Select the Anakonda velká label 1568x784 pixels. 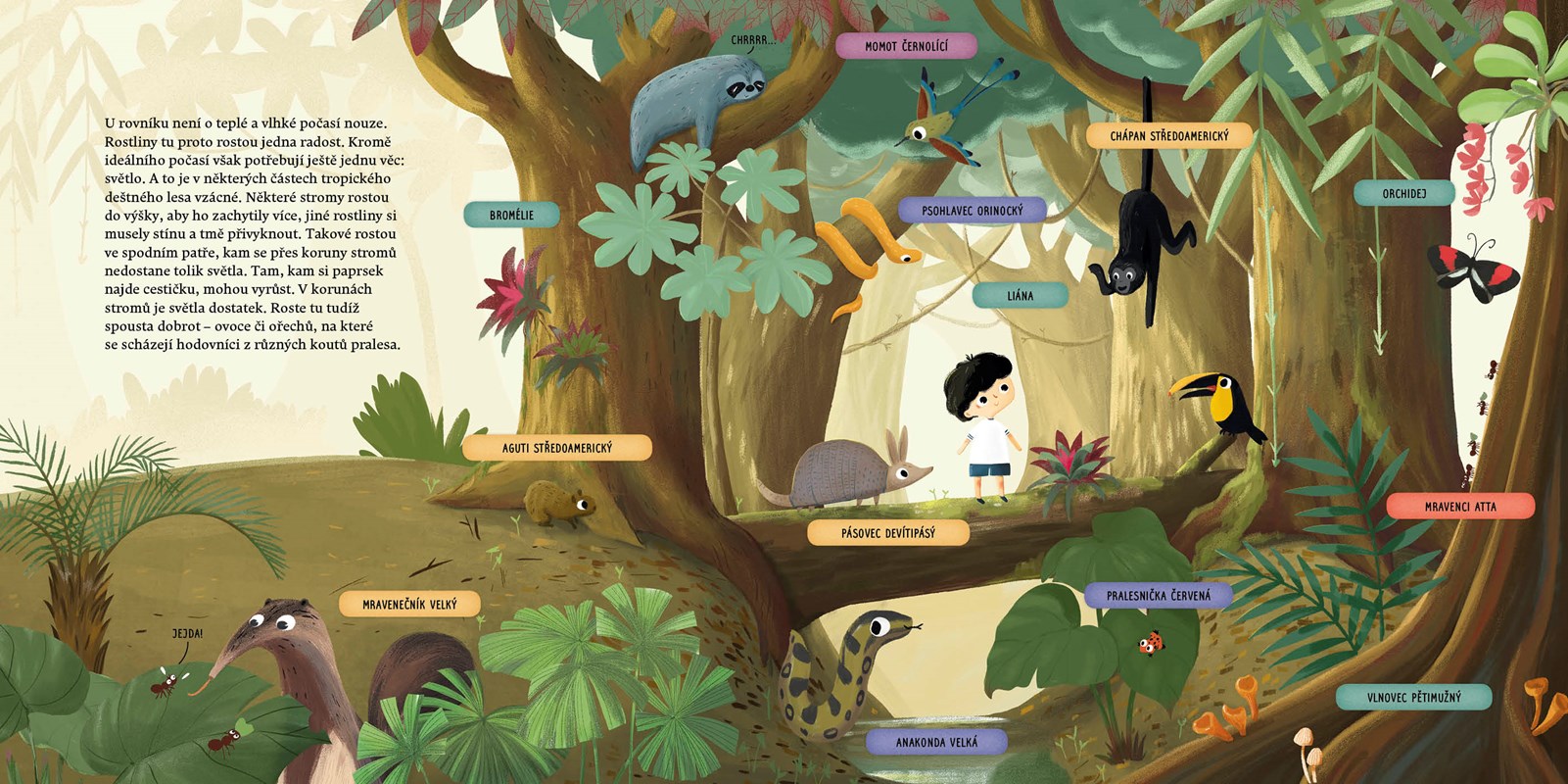(935, 742)
